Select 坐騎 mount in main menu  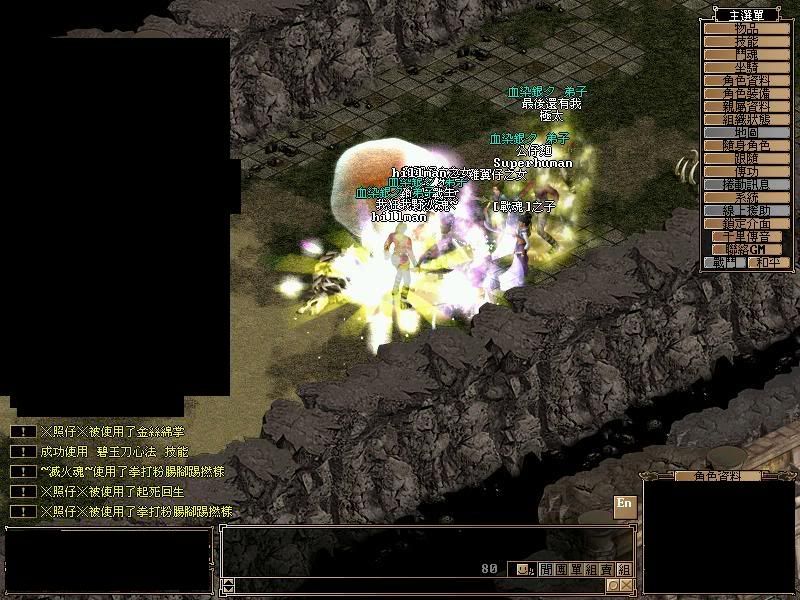(747, 67)
